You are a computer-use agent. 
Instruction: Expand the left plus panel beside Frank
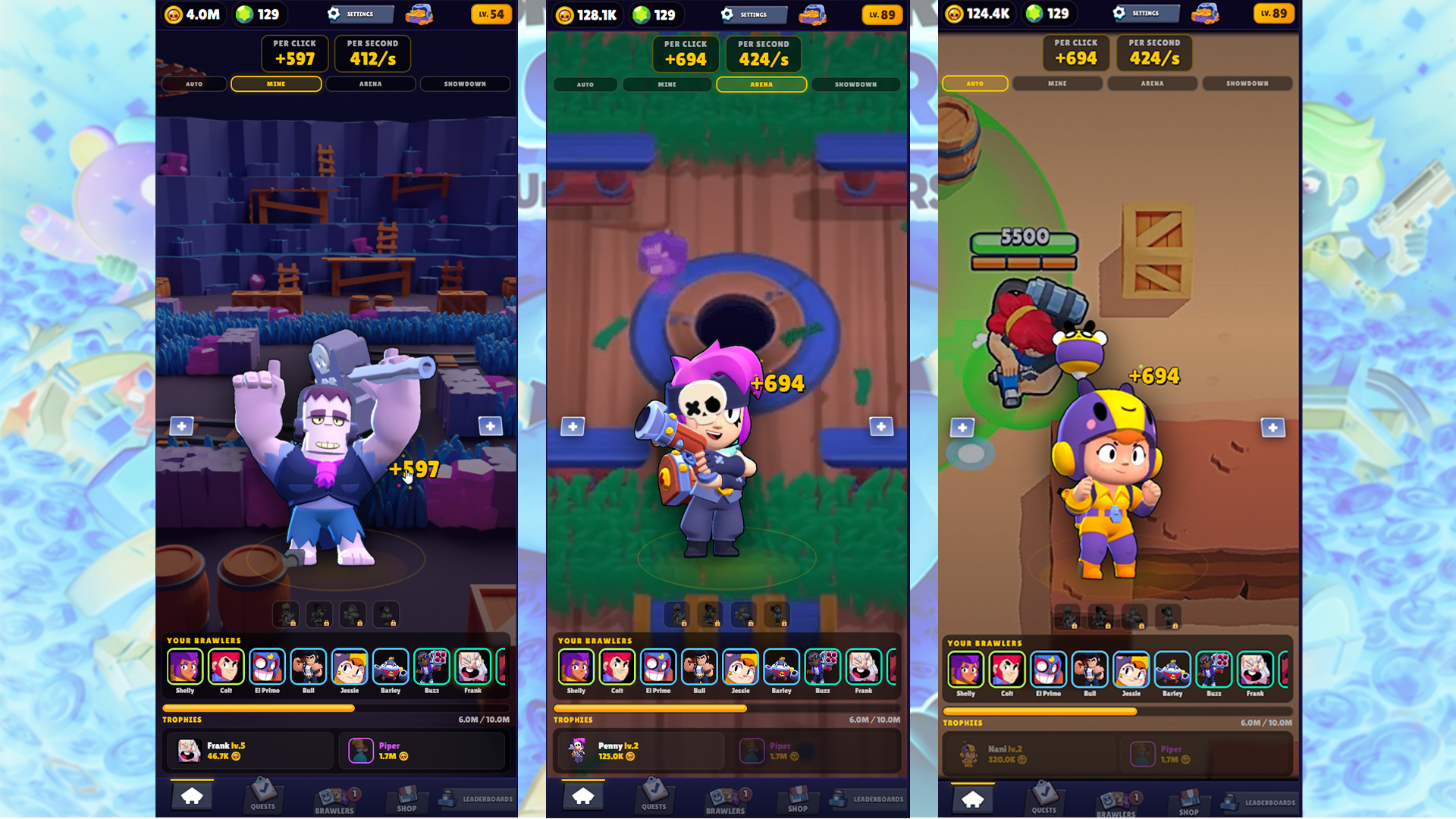[x=182, y=425]
